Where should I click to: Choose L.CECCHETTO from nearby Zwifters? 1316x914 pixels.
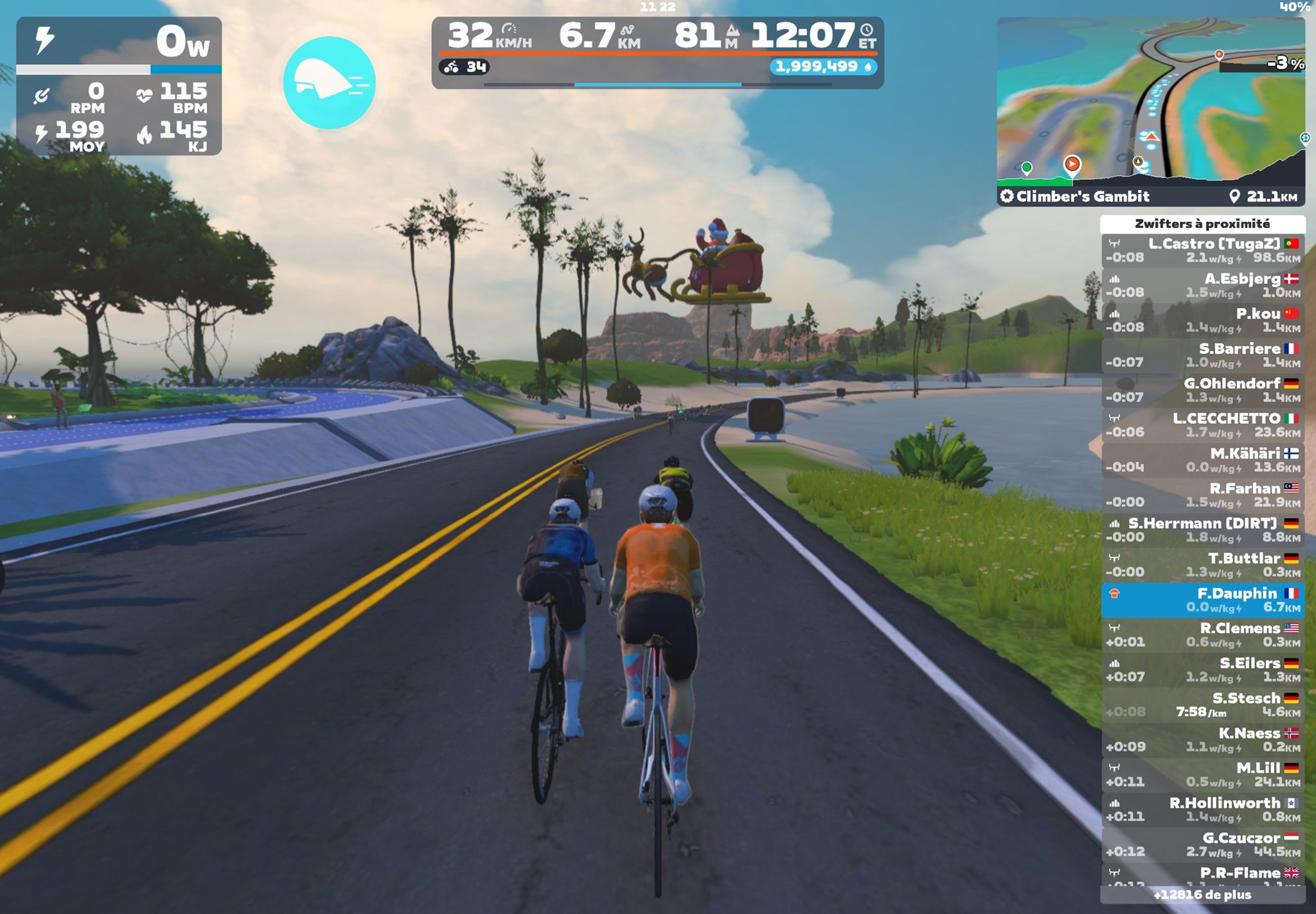click(x=1202, y=425)
